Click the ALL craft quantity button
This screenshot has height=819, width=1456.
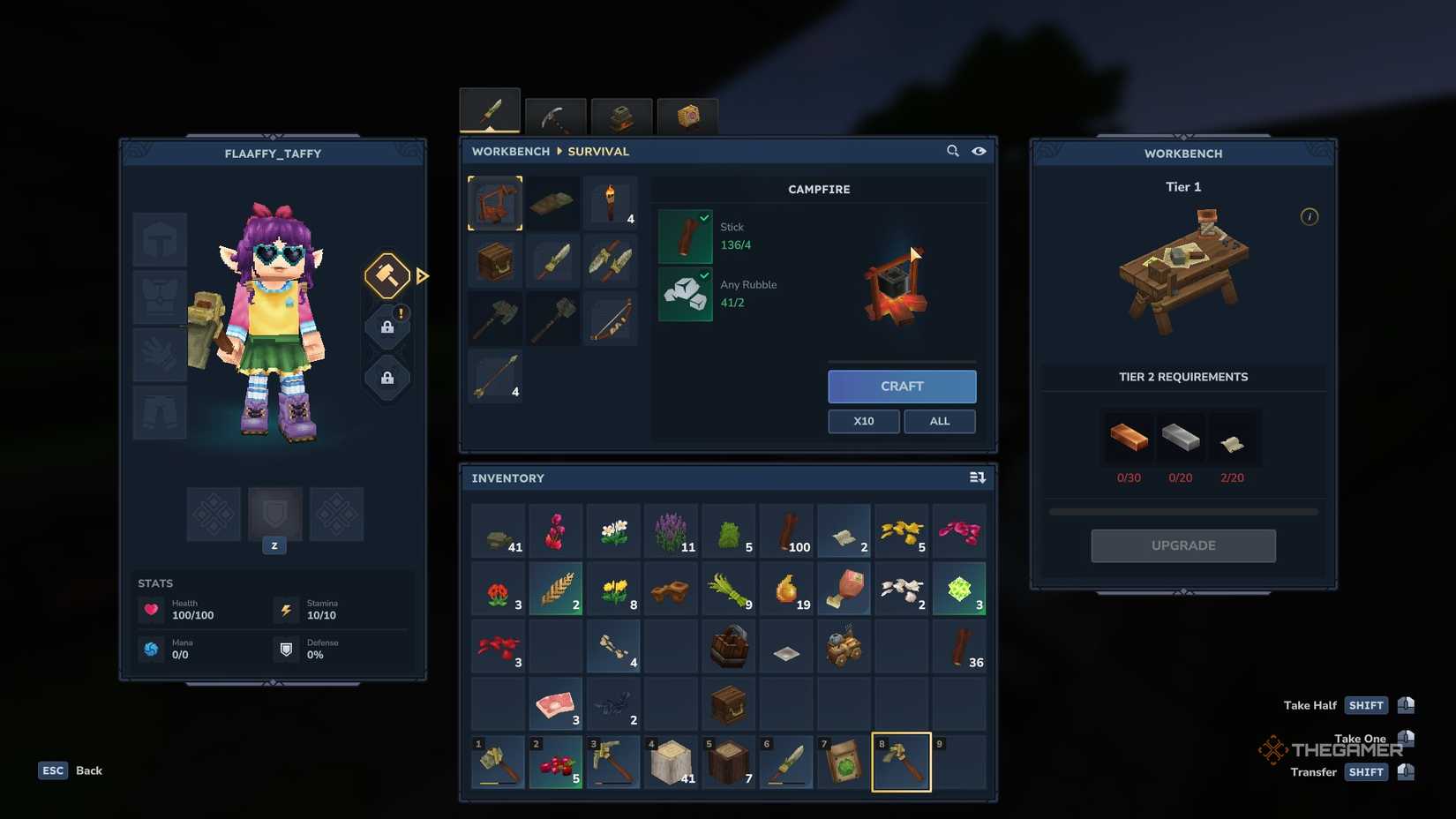939,421
